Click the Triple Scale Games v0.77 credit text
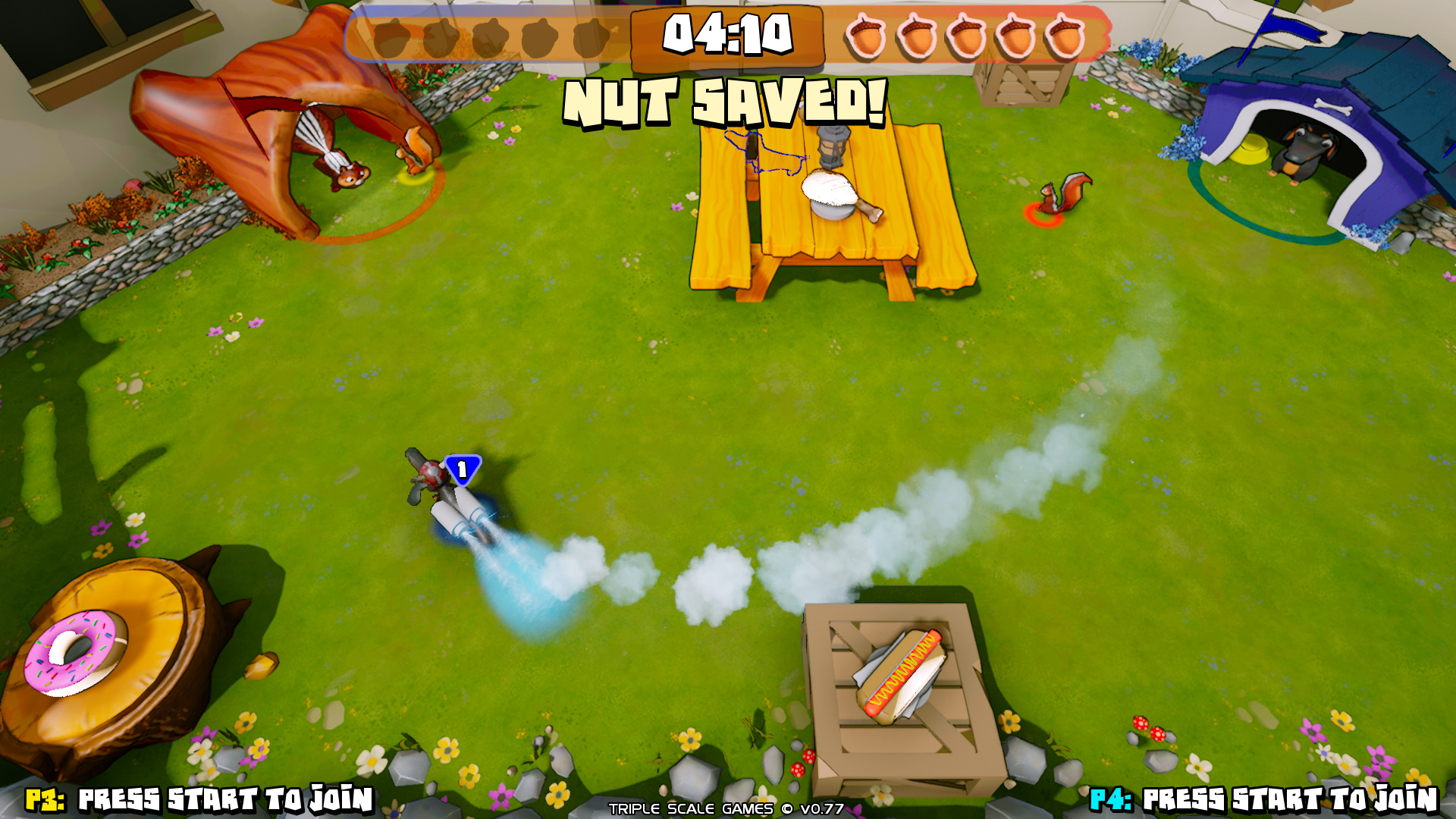This screenshot has width=1456, height=819. 724,810
